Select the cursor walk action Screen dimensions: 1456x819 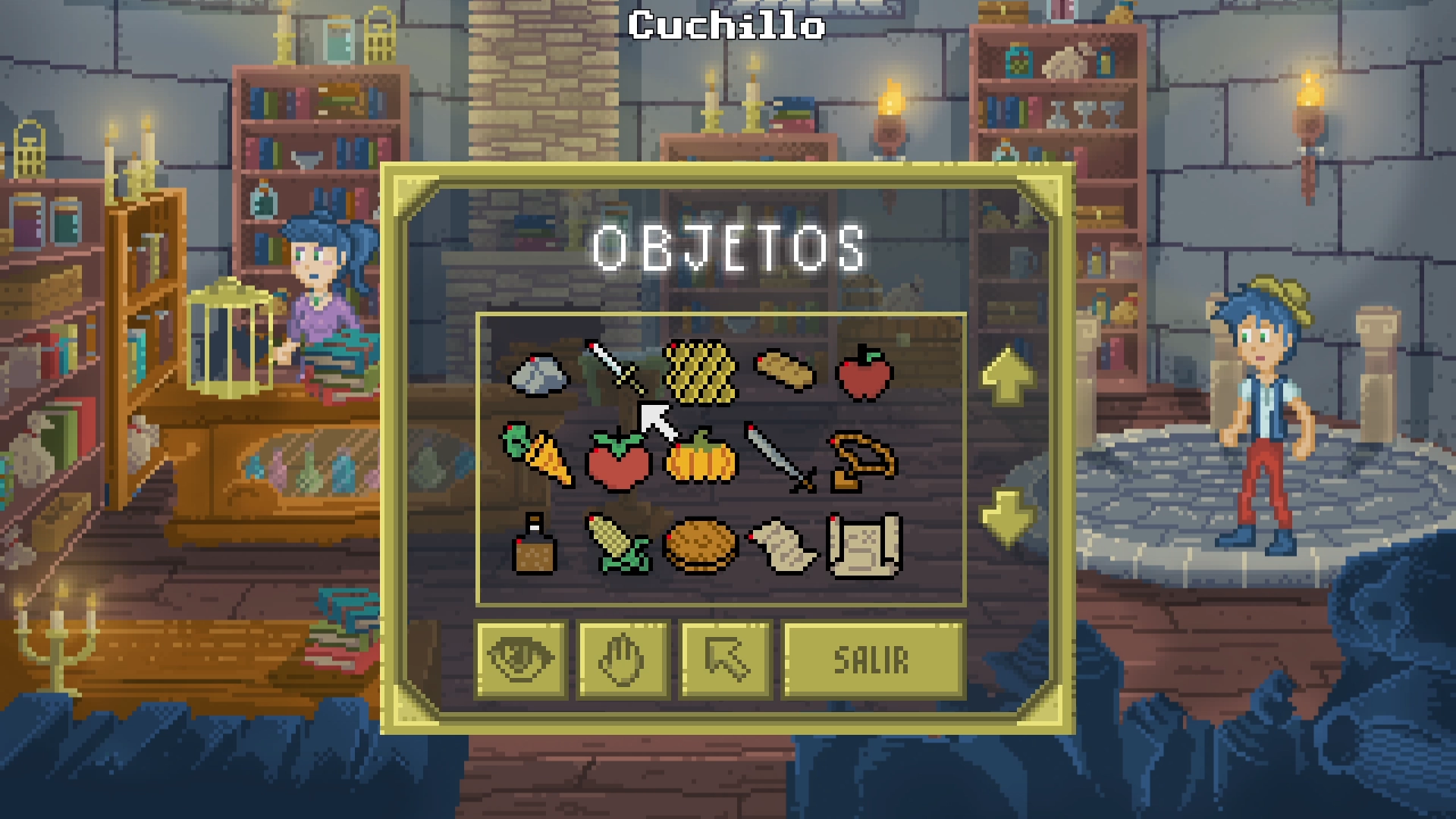coord(726,657)
